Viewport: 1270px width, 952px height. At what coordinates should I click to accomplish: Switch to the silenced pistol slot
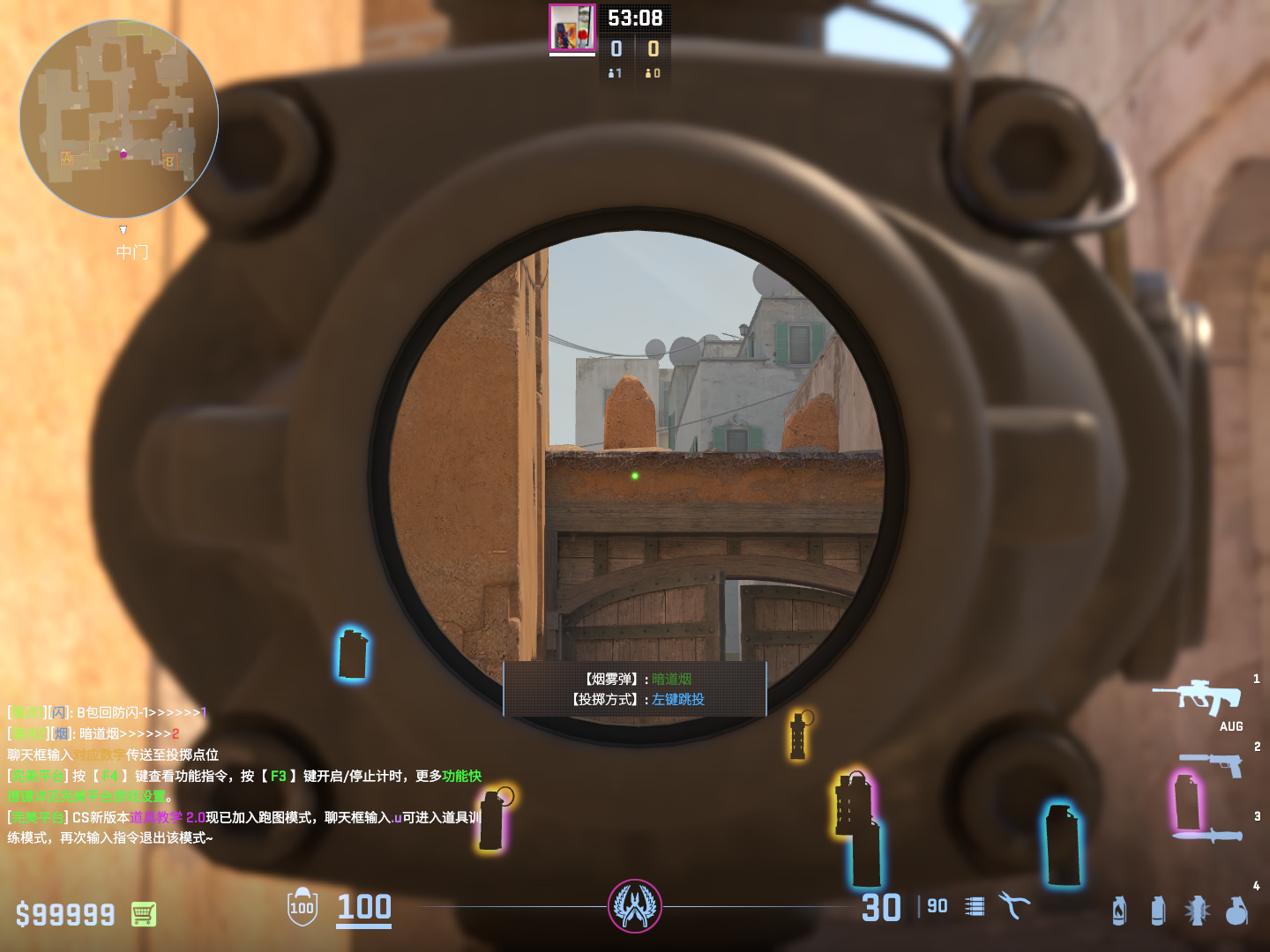[x=1214, y=763]
